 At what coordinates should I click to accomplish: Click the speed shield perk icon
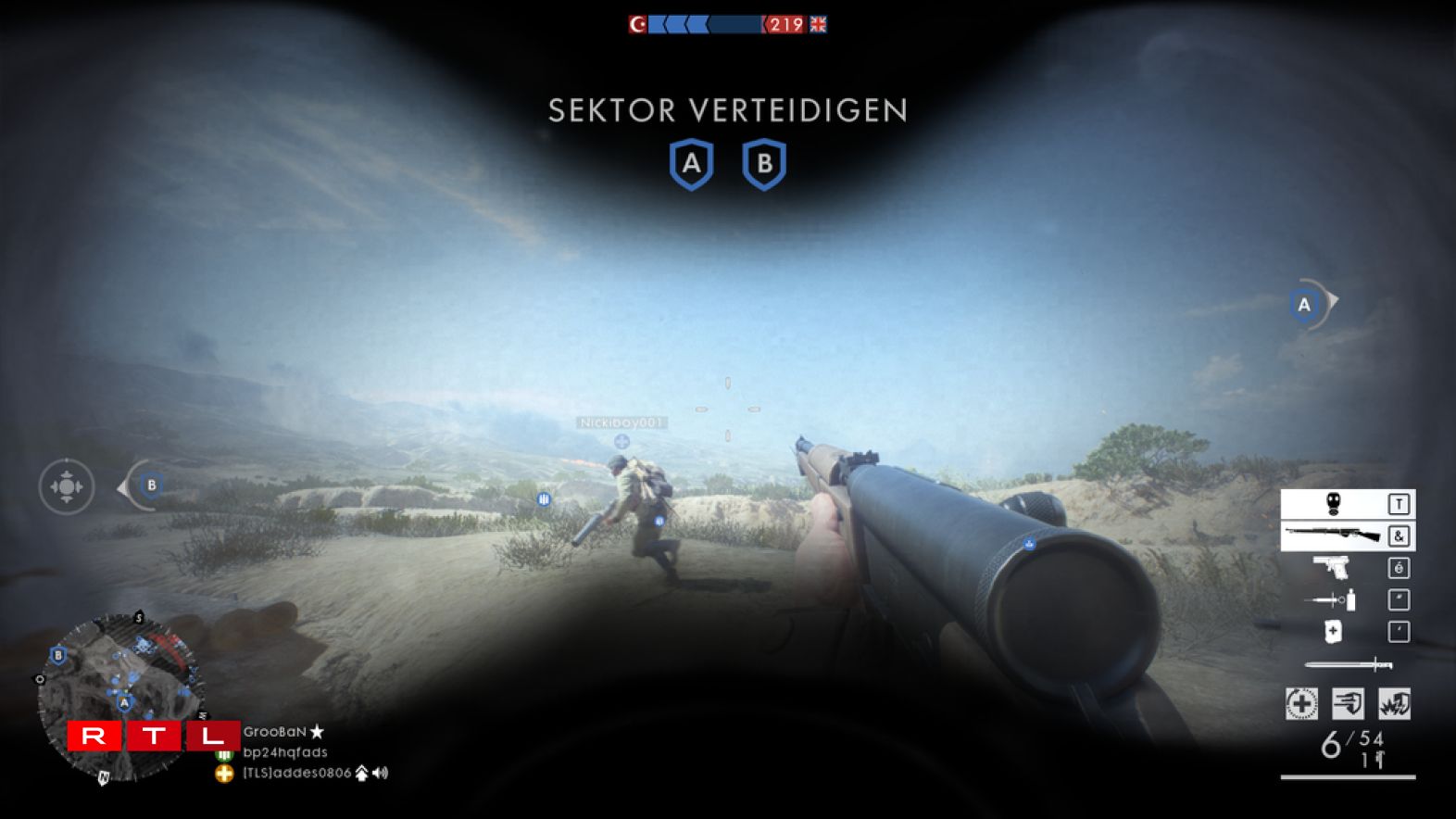click(1348, 704)
